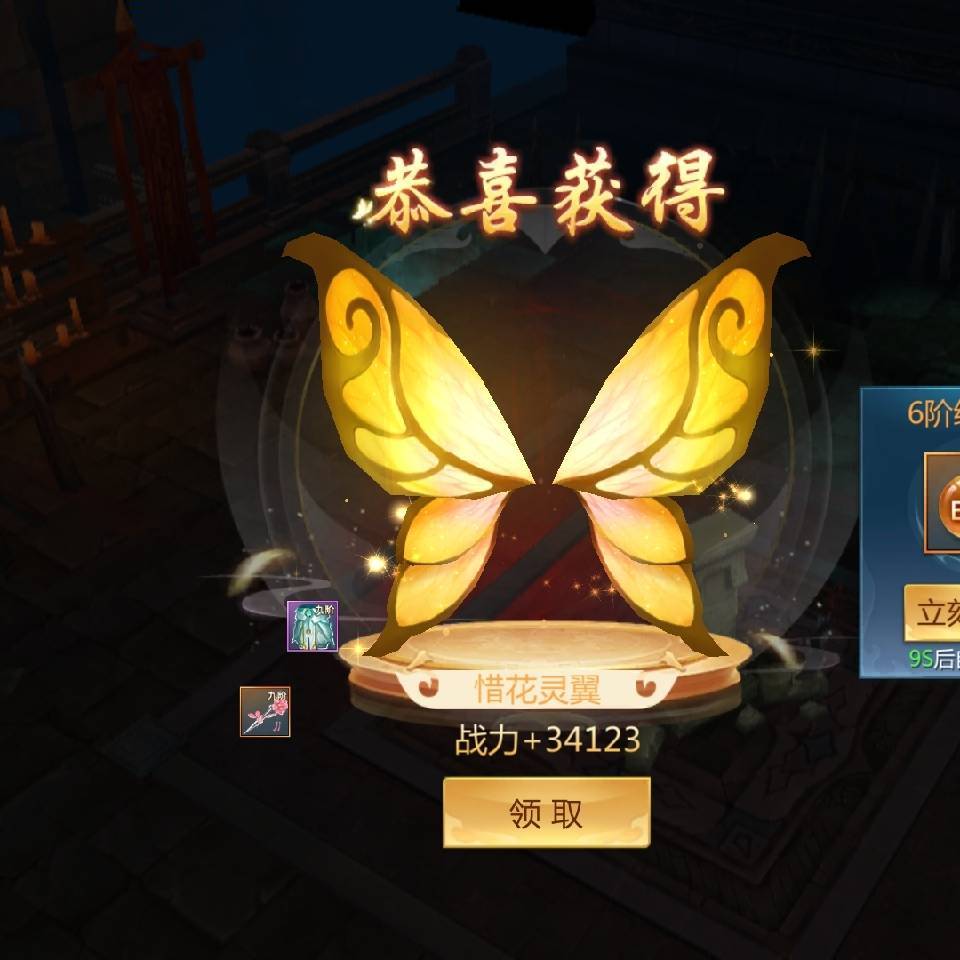The height and width of the screenshot is (960, 960).
Task: Select the purple nine-tier armor item icon
Action: coord(312,626)
